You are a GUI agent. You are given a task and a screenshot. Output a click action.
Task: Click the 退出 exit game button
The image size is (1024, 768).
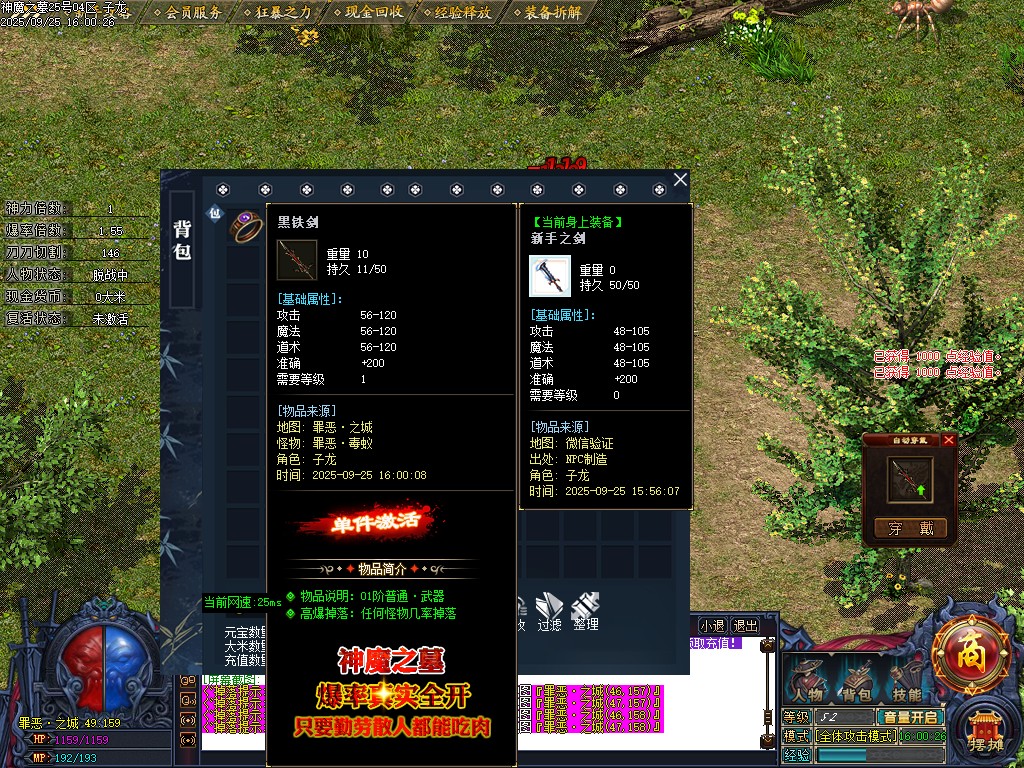pos(745,626)
